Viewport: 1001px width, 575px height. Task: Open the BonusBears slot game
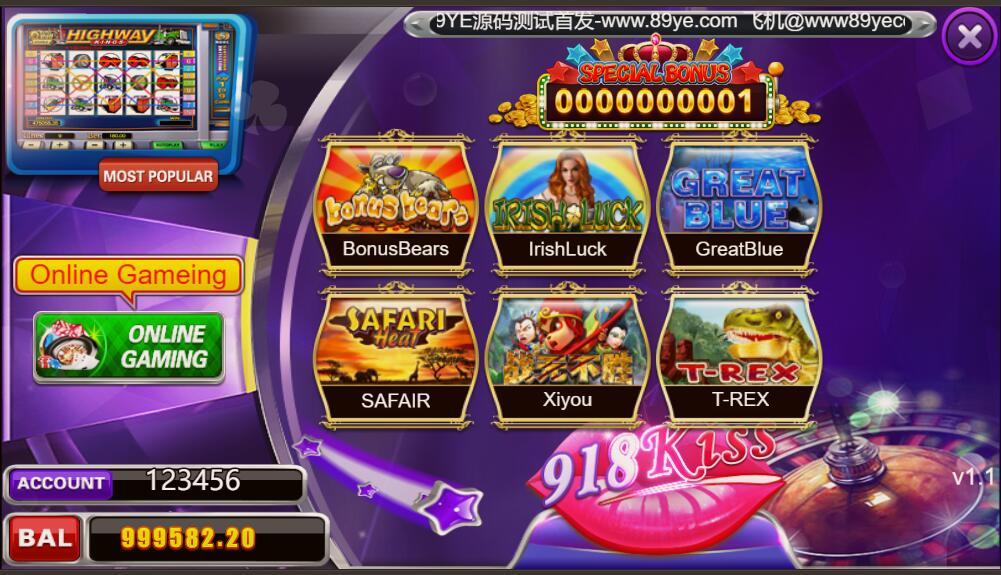(395, 205)
